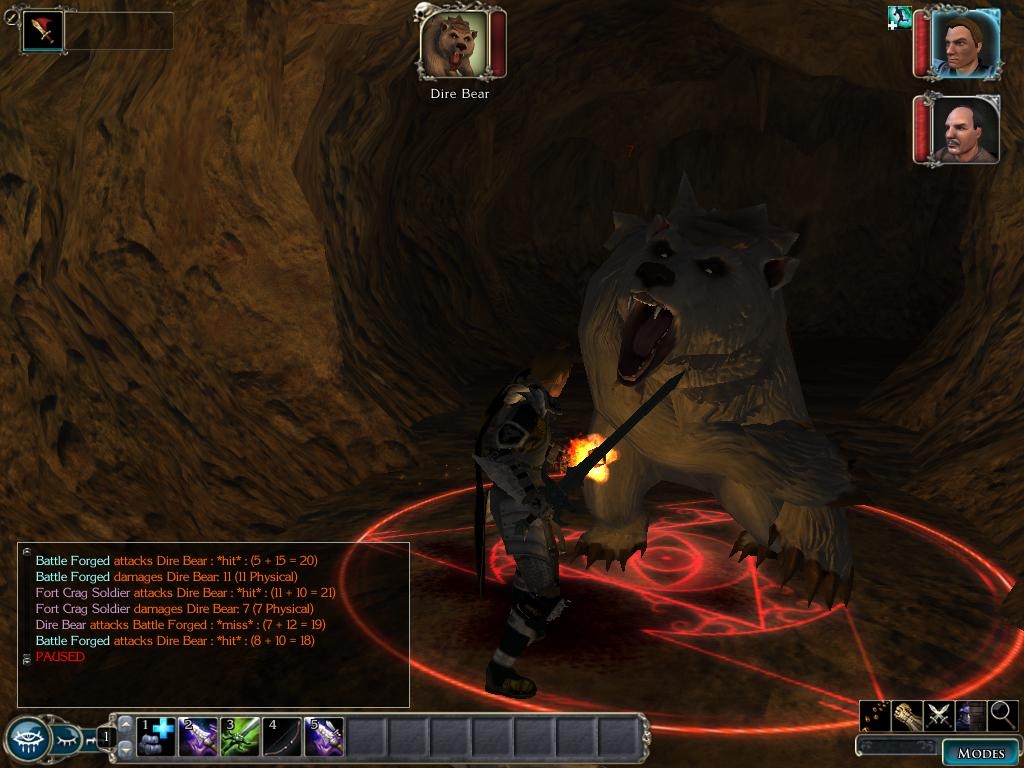Open the Modes panel
The image size is (1024, 768).
(x=979, y=753)
